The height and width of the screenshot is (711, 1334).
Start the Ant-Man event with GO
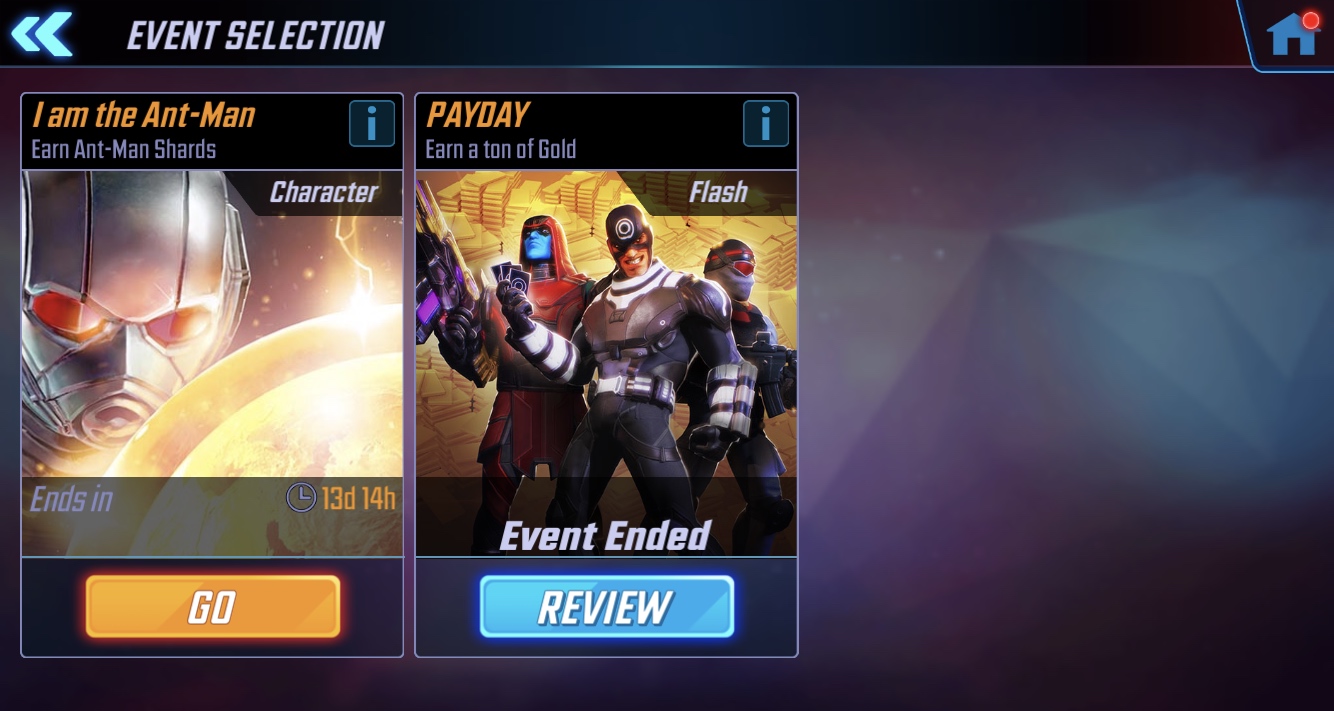pyautogui.click(x=212, y=606)
